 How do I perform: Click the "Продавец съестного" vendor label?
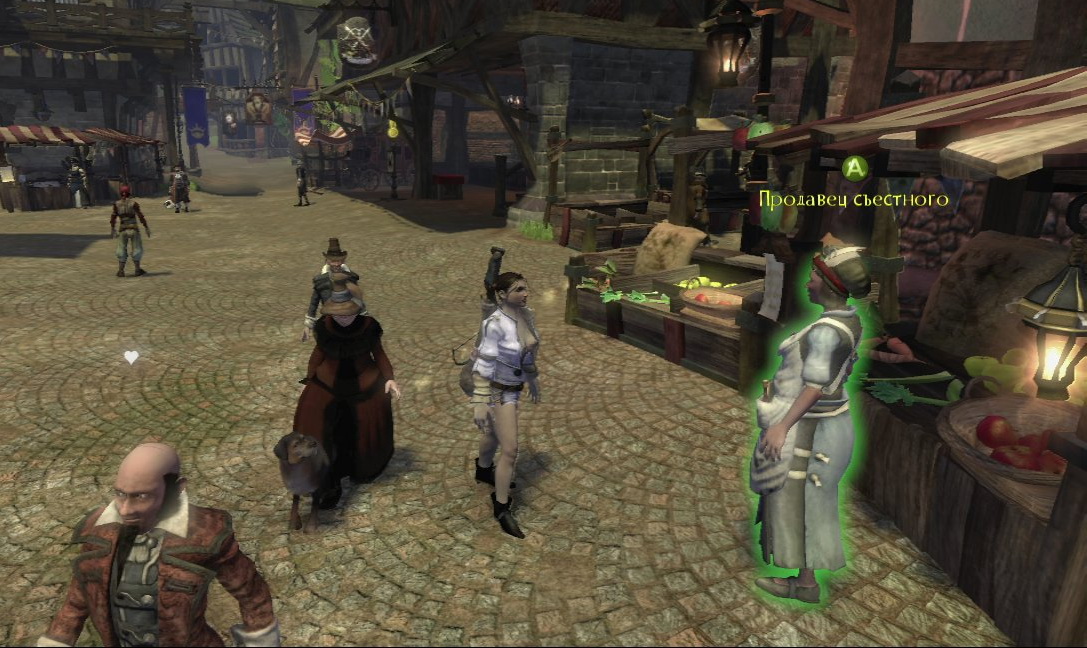853,199
